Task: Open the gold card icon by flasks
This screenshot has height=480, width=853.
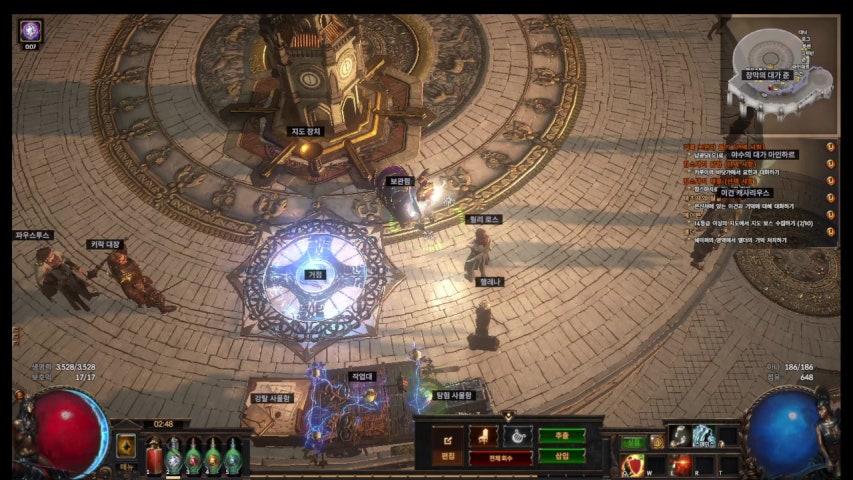Action: point(126,446)
